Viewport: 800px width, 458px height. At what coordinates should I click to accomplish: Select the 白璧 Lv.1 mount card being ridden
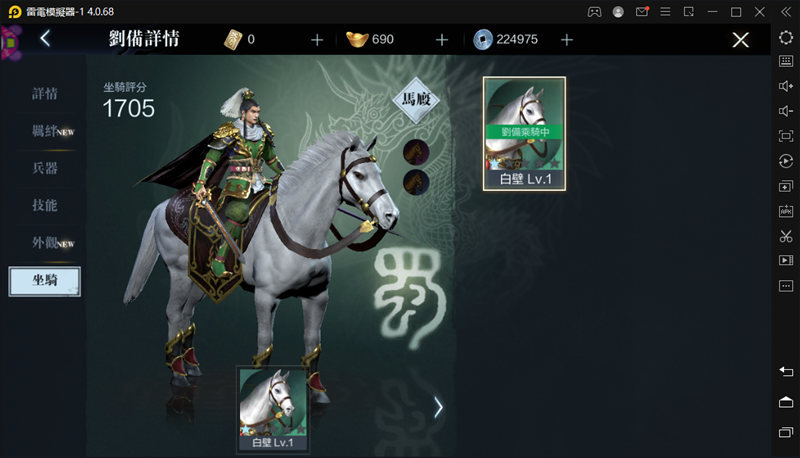point(524,134)
